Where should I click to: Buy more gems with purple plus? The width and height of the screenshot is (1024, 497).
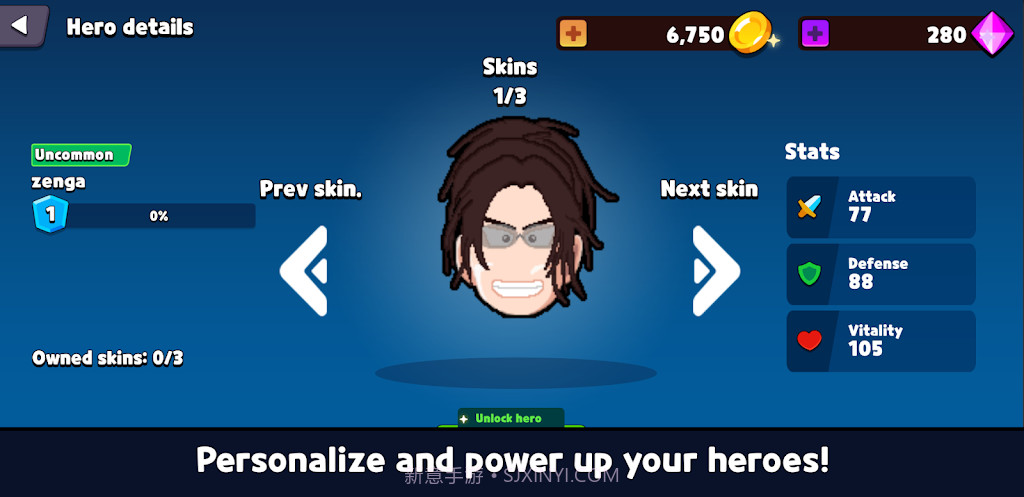[x=815, y=34]
